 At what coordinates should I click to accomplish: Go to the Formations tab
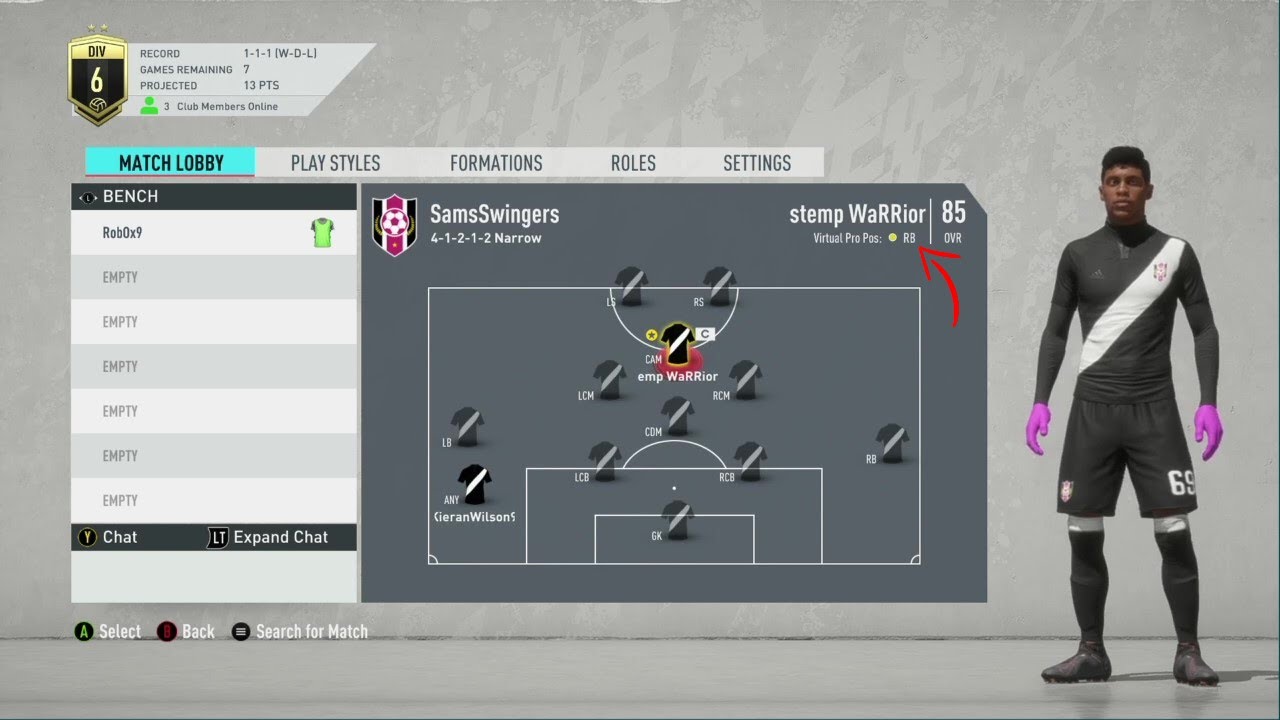pos(496,163)
